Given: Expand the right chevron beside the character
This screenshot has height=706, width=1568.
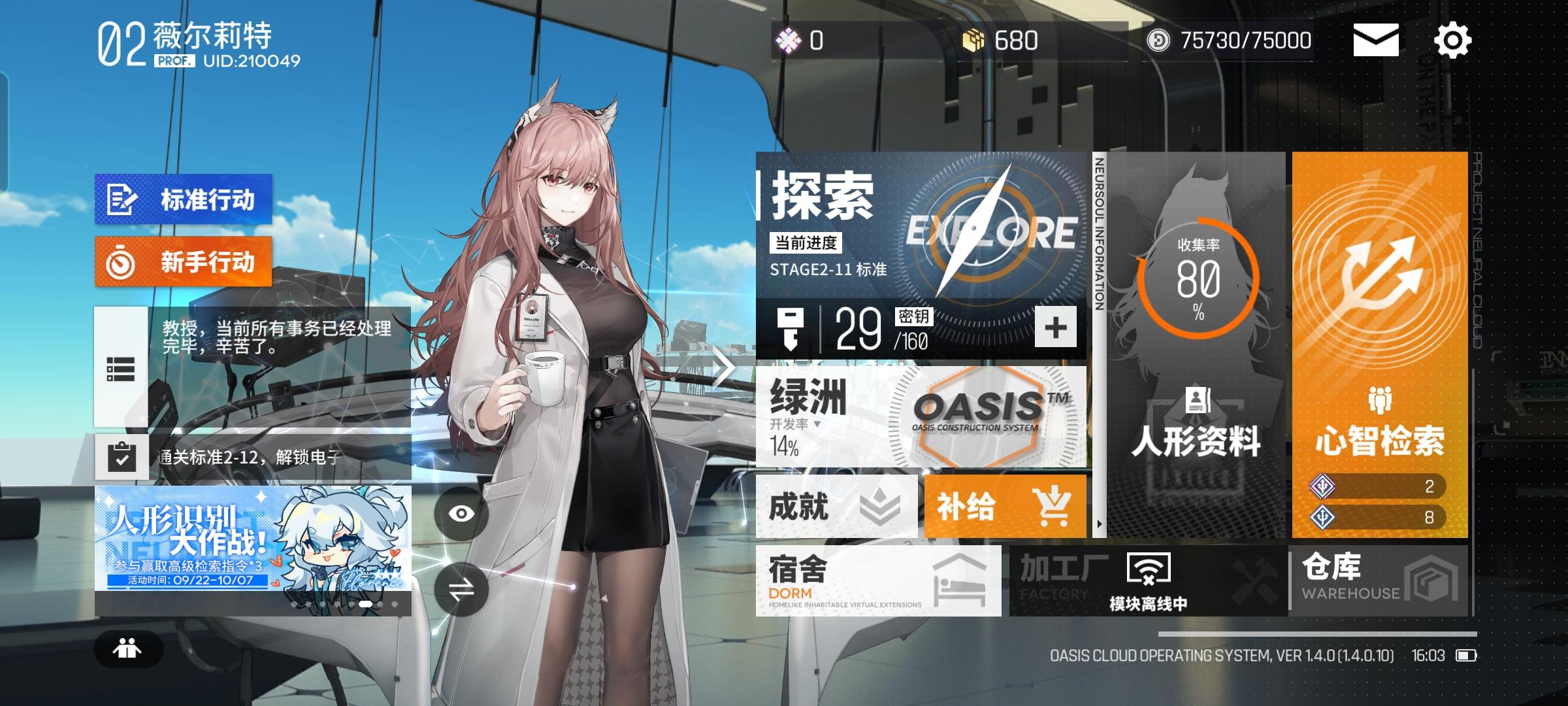Looking at the screenshot, I should [719, 367].
